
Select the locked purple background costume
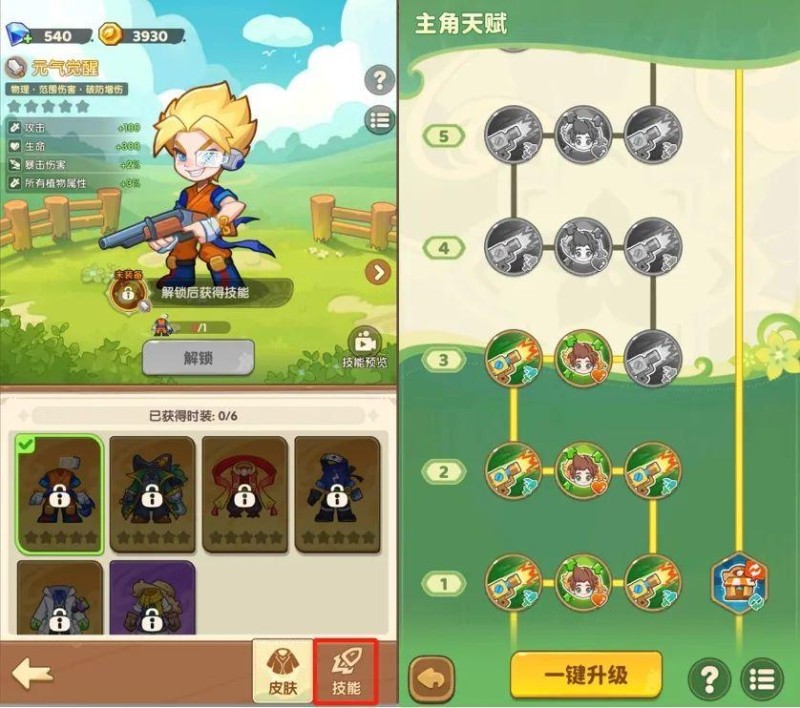pos(152,600)
